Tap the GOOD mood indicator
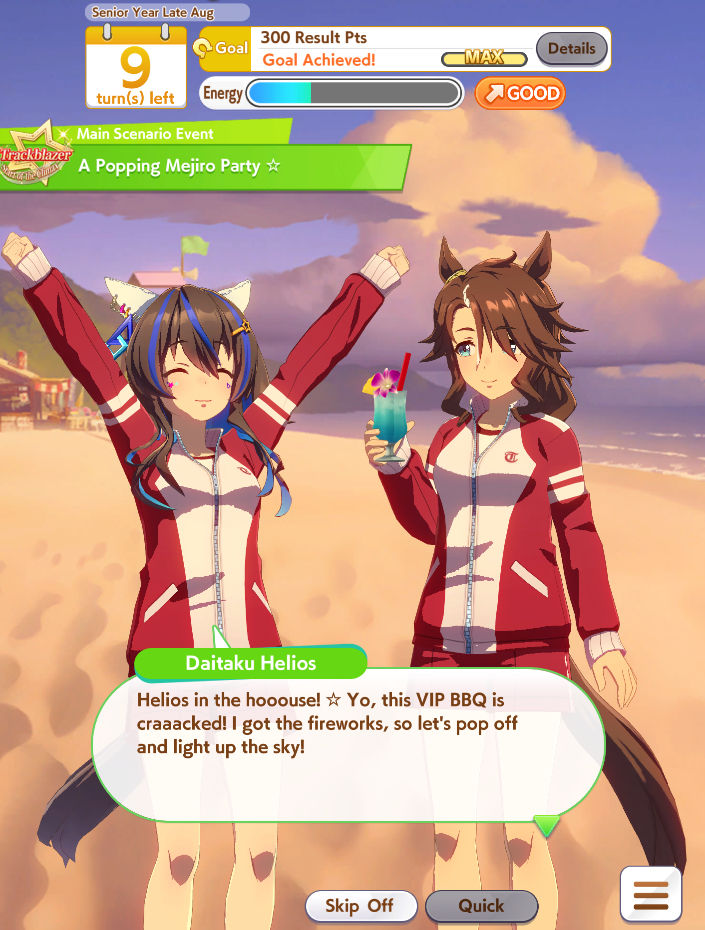 point(519,93)
